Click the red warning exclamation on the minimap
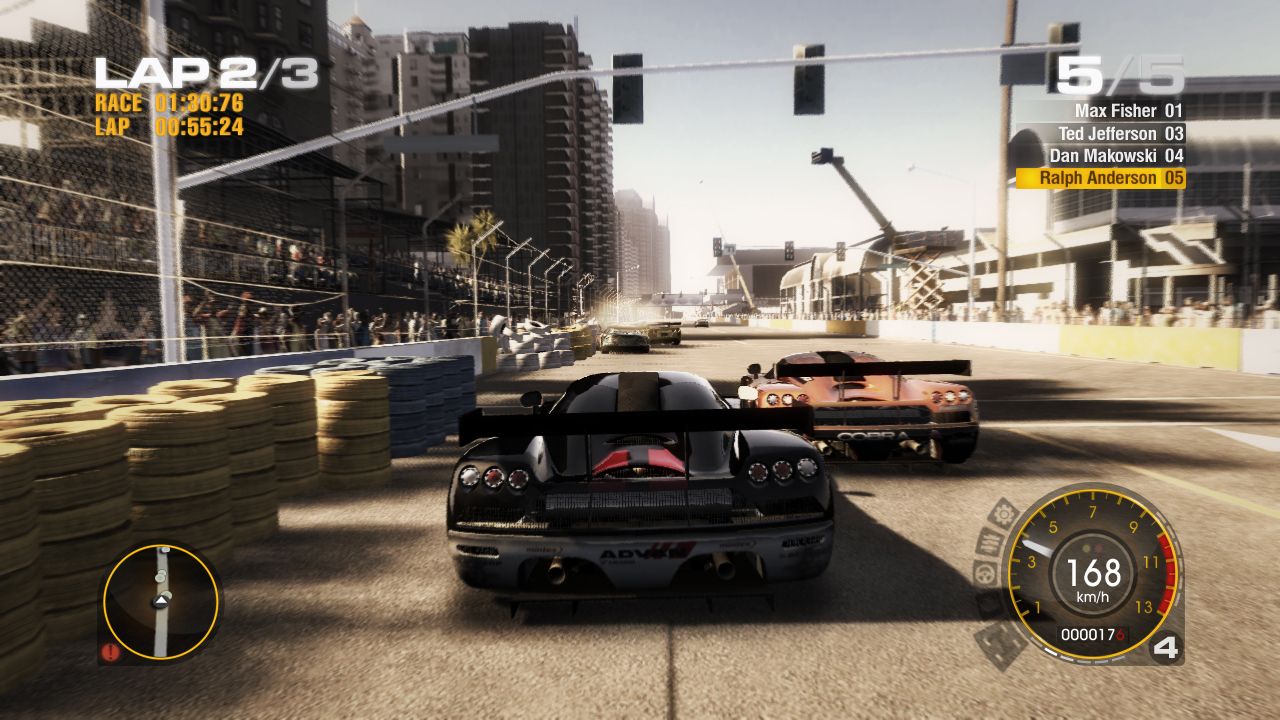The image size is (1280, 720). [x=110, y=650]
